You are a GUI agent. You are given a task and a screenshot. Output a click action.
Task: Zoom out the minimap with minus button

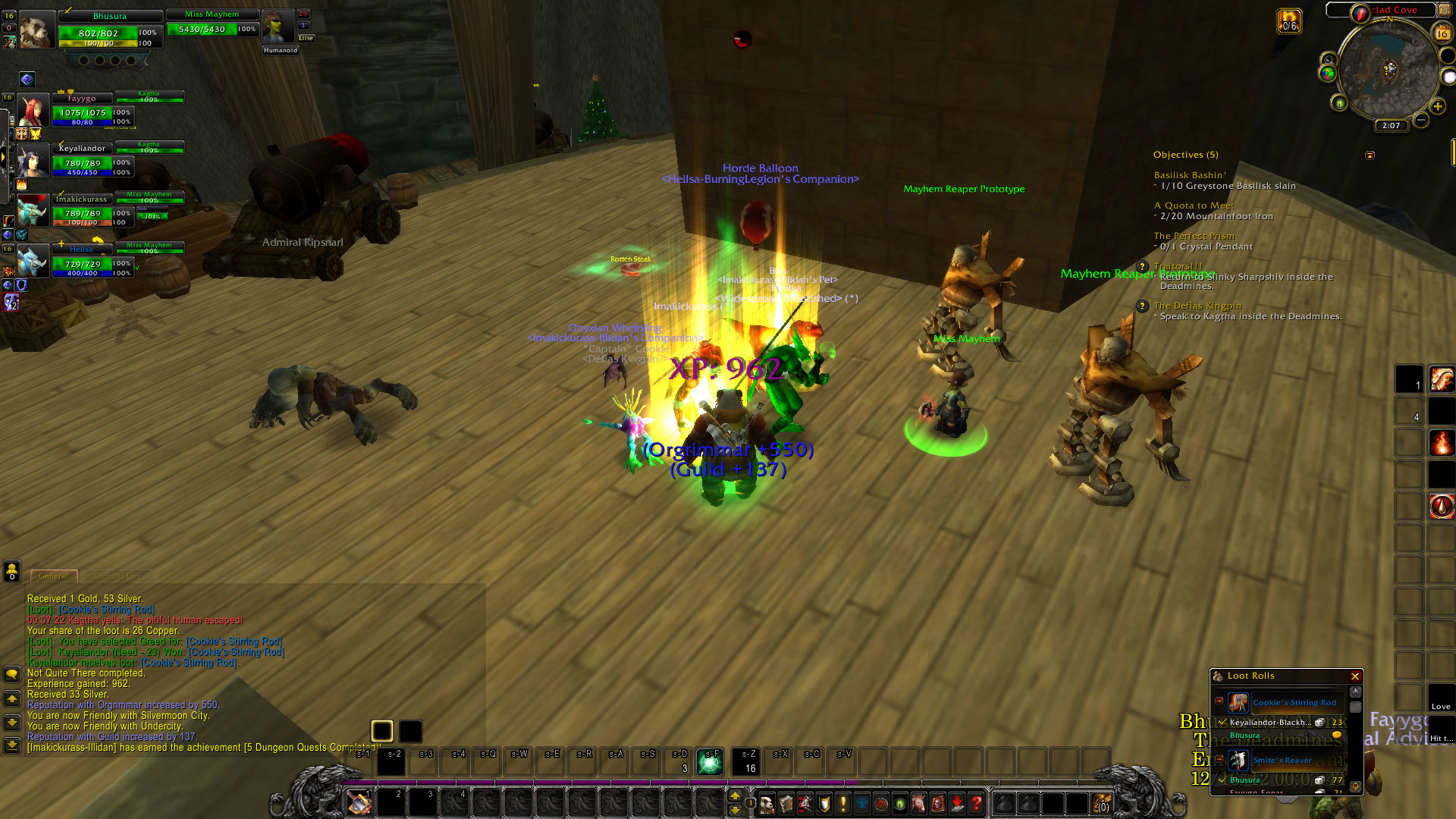tap(1421, 120)
